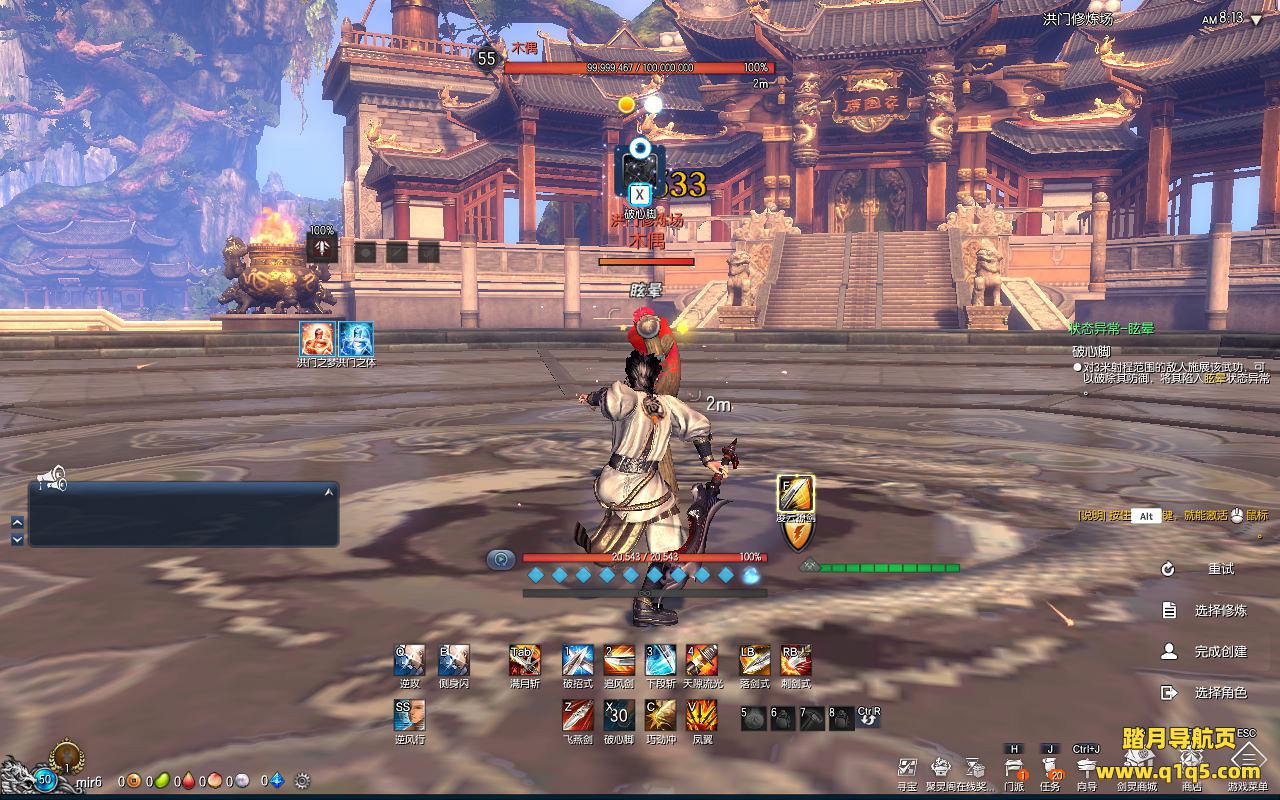Screen dimensions: 1280x800
Task: Activate the 天隙流光 skill
Action: coord(702,660)
